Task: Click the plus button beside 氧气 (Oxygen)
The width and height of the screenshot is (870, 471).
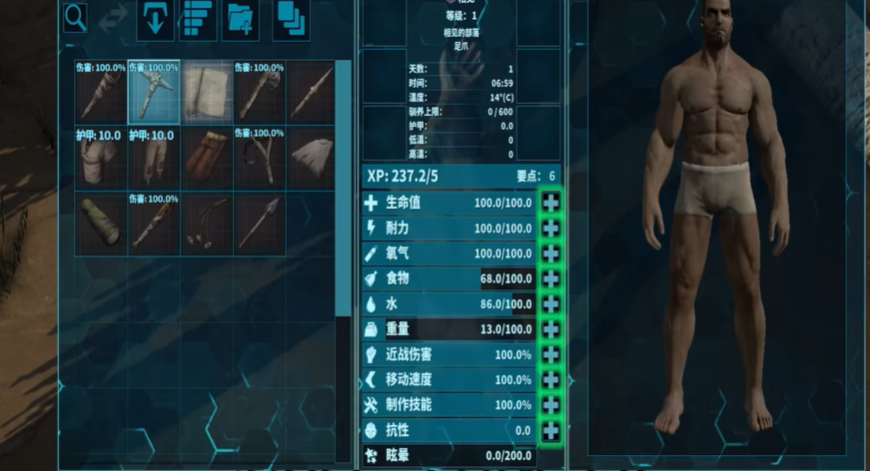Action: tap(550, 254)
